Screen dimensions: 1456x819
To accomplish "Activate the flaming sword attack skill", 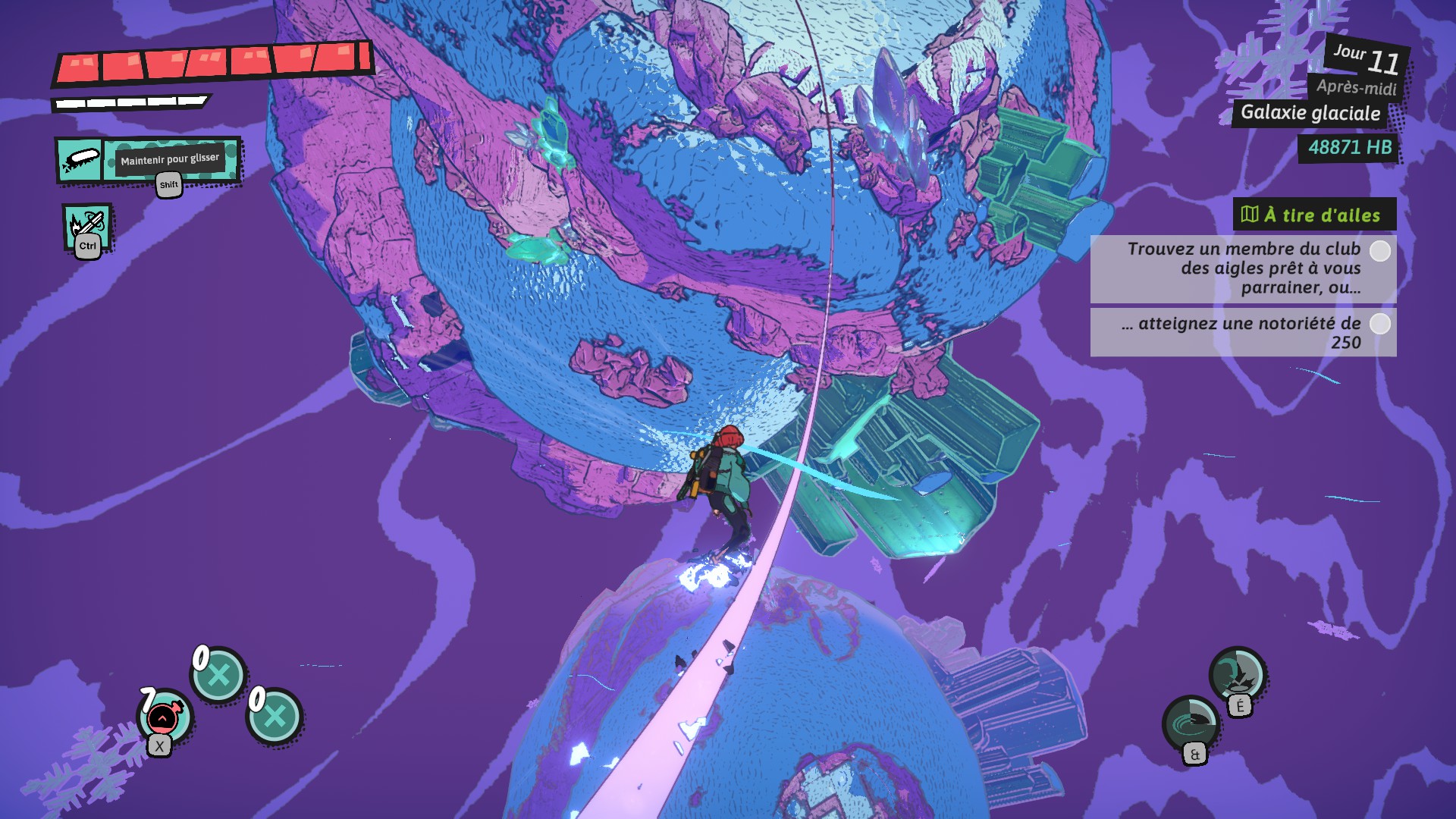I will 86,226.
